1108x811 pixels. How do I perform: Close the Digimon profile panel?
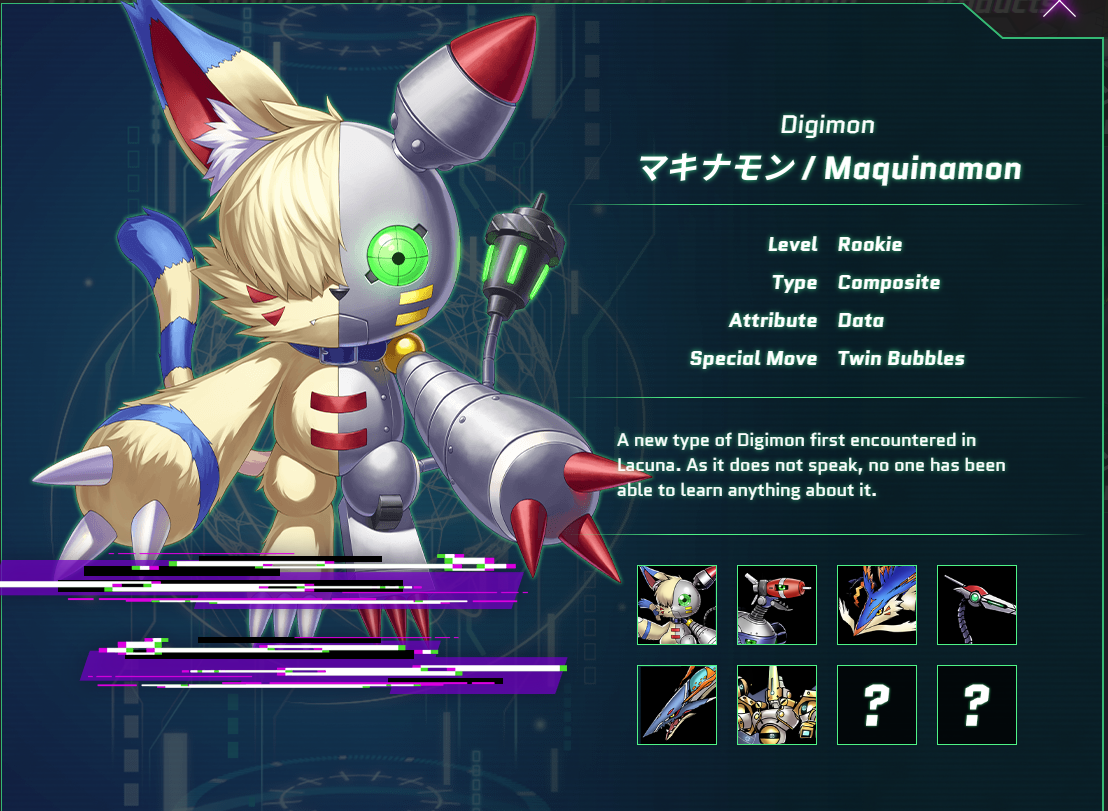[x=1059, y=8]
